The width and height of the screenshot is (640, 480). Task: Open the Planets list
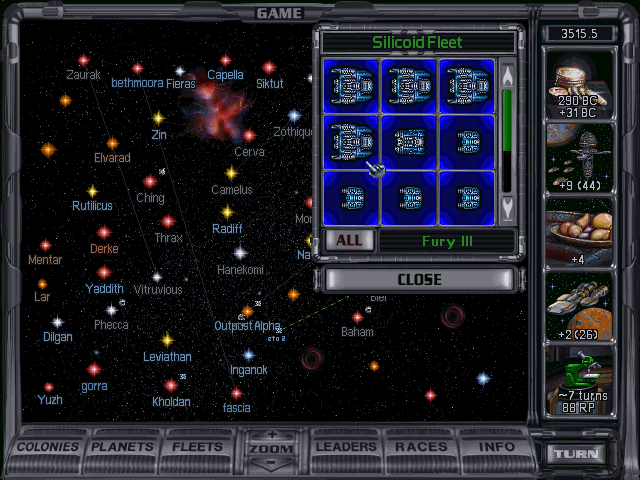pos(125,447)
